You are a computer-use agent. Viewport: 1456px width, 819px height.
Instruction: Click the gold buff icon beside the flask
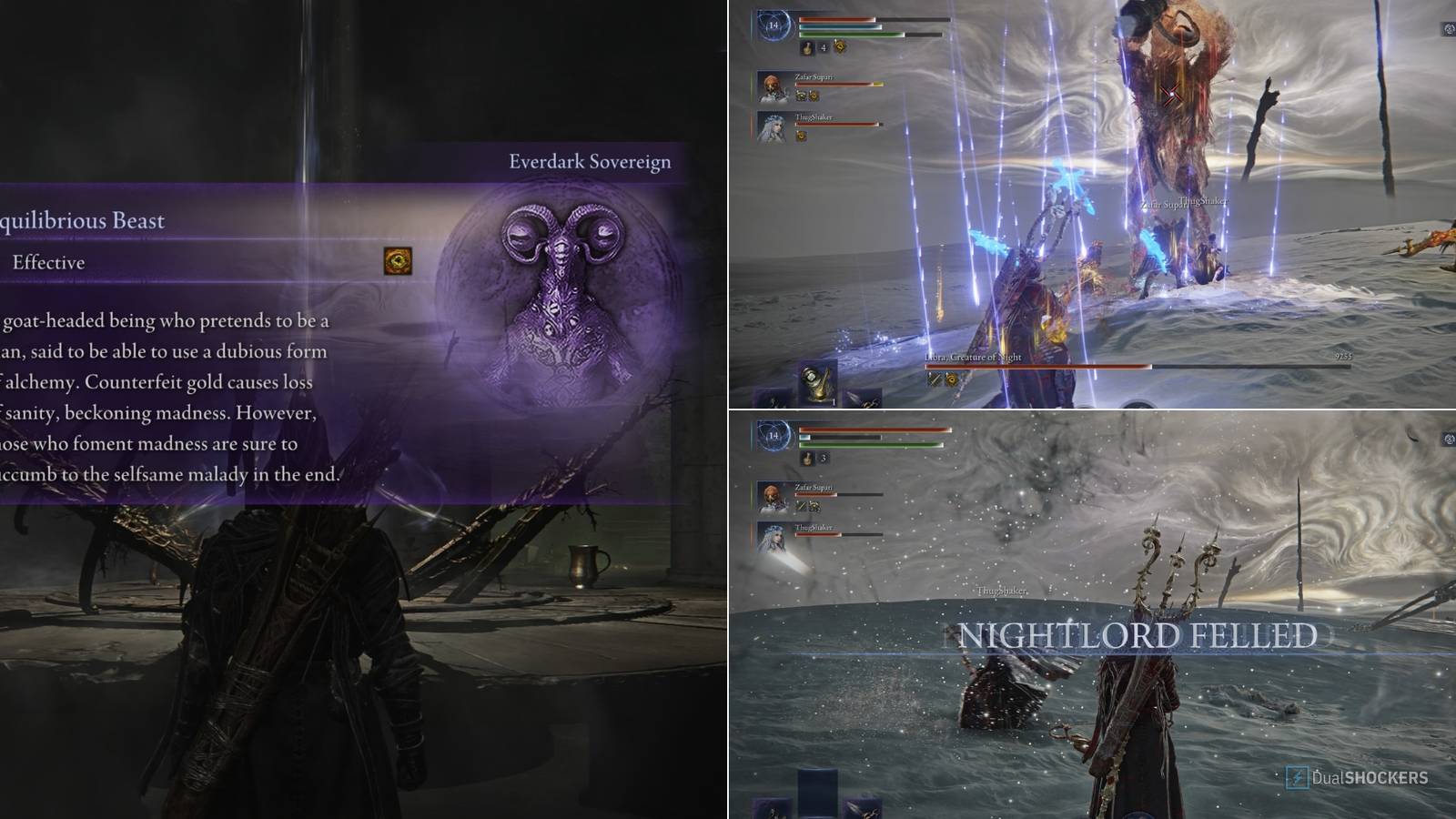tap(839, 48)
